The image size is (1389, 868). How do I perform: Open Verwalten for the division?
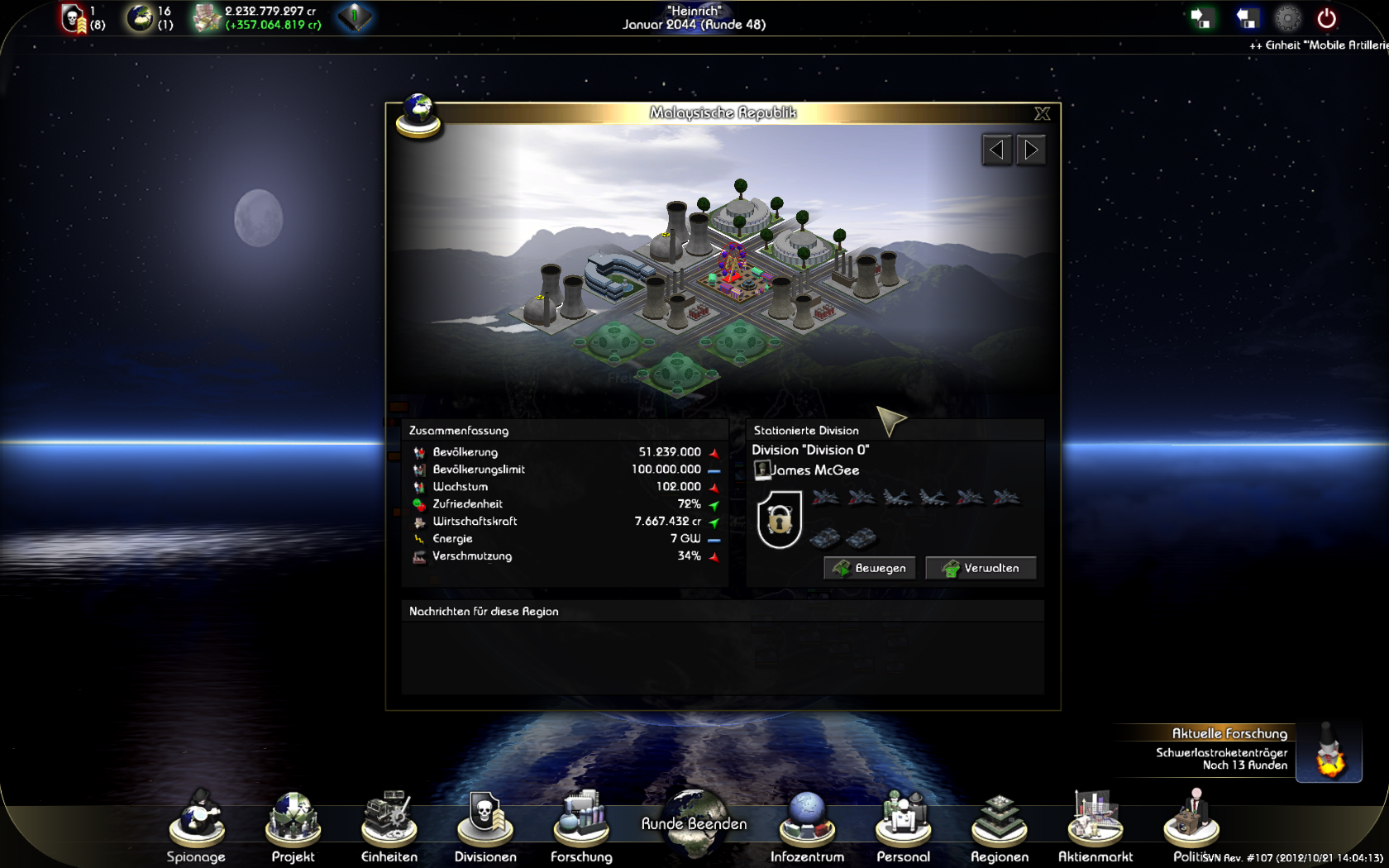(981, 568)
